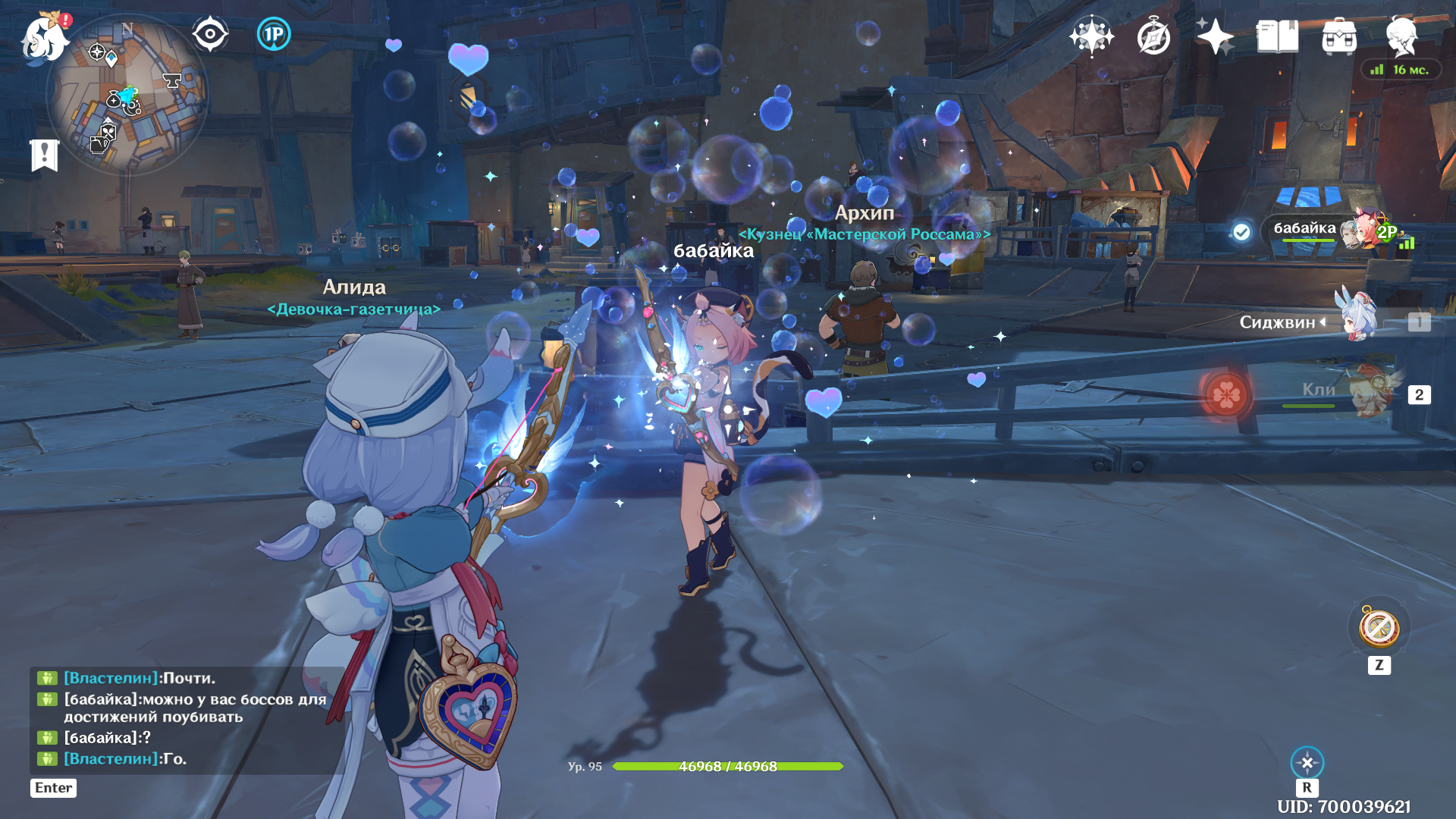Use the compass gadget icon
Screen dimensions: 1456x819
(1379, 628)
